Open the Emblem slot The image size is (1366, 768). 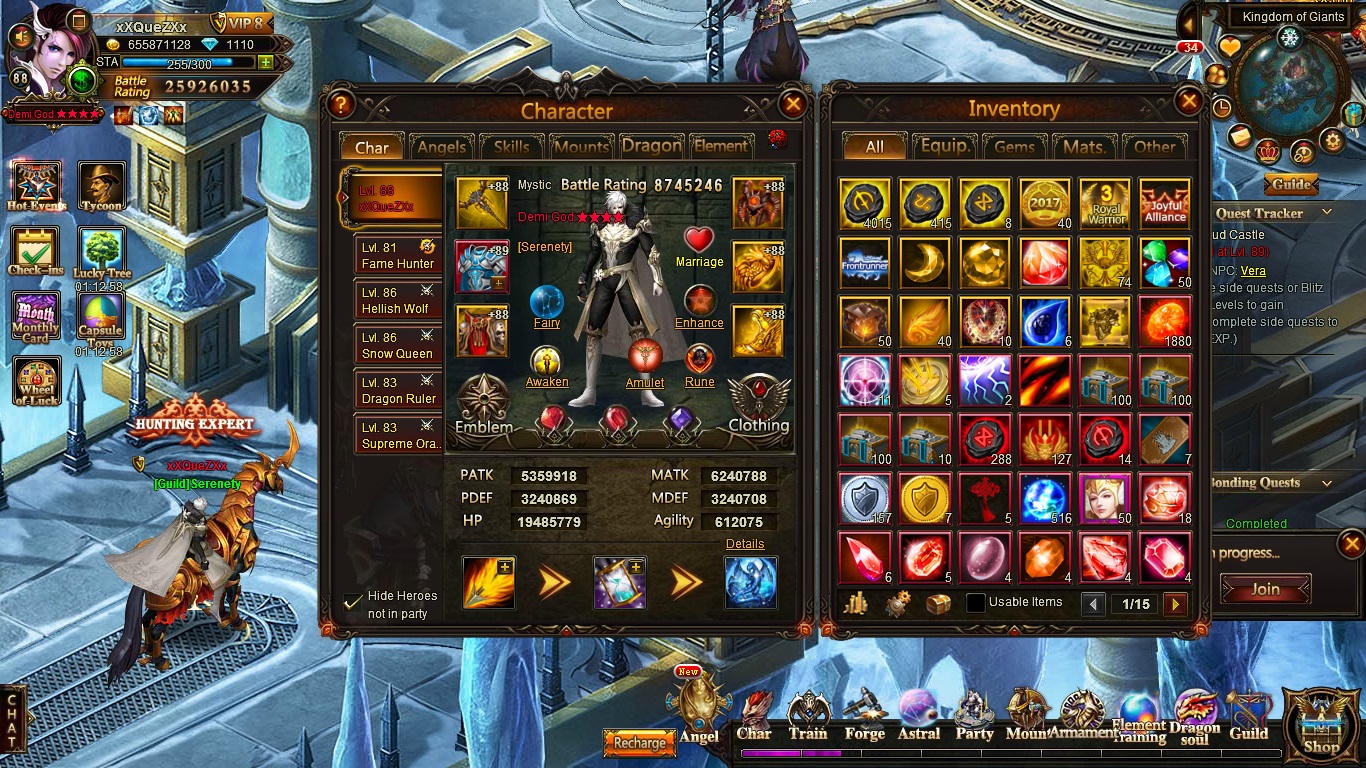[484, 401]
